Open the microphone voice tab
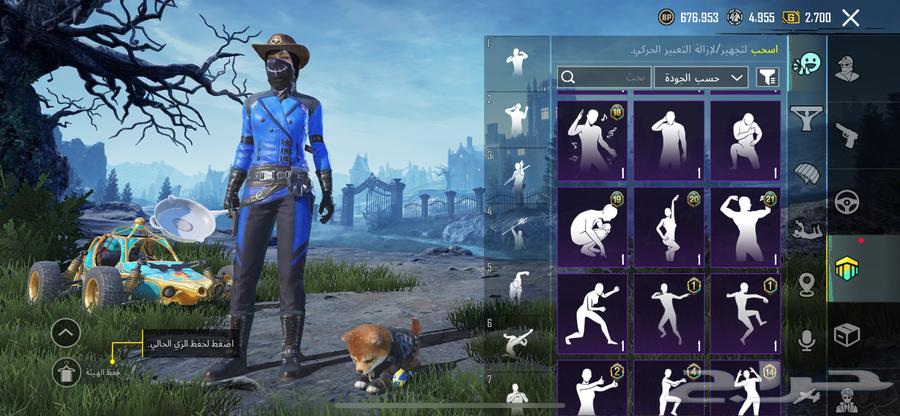900x416 pixels. pos(804,340)
